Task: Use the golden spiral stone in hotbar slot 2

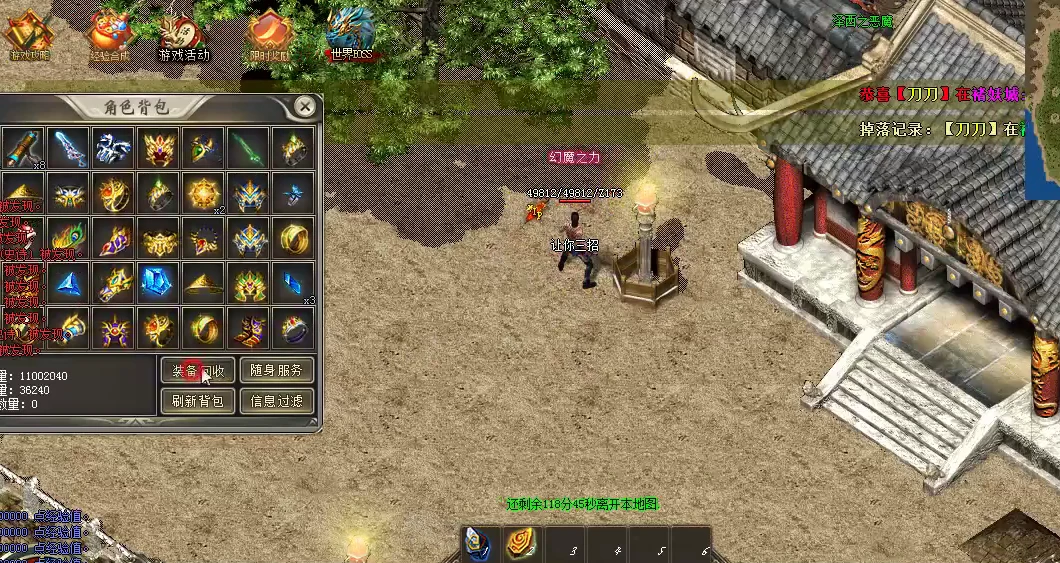Action: [x=521, y=544]
